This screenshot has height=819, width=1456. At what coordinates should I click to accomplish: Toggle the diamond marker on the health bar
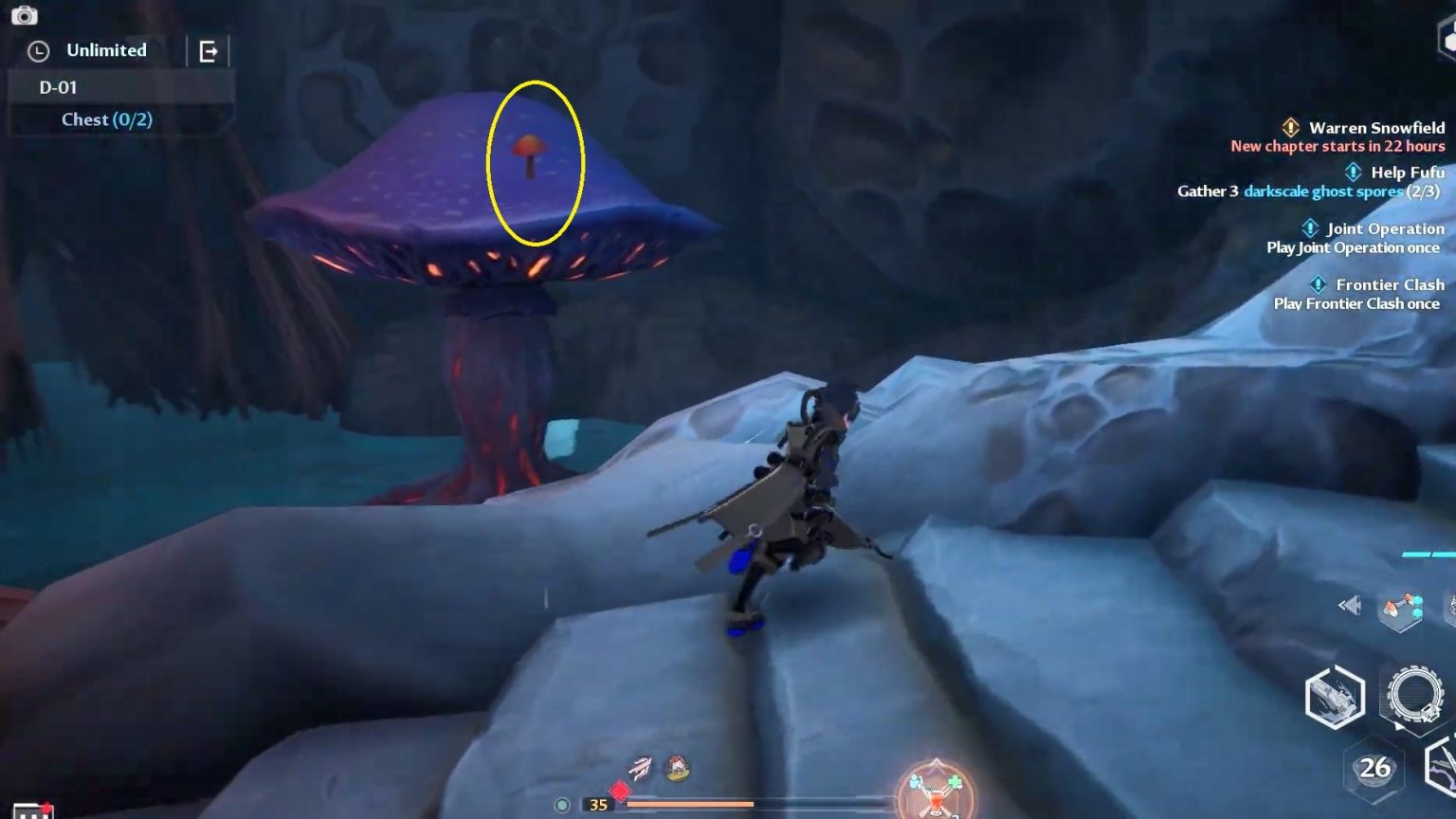click(x=620, y=790)
